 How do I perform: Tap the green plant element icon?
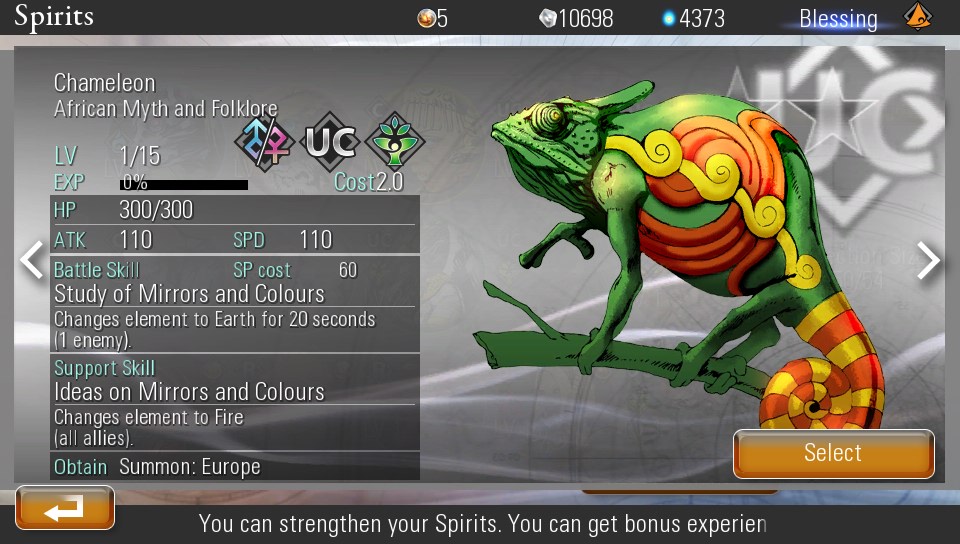click(395, 142)
